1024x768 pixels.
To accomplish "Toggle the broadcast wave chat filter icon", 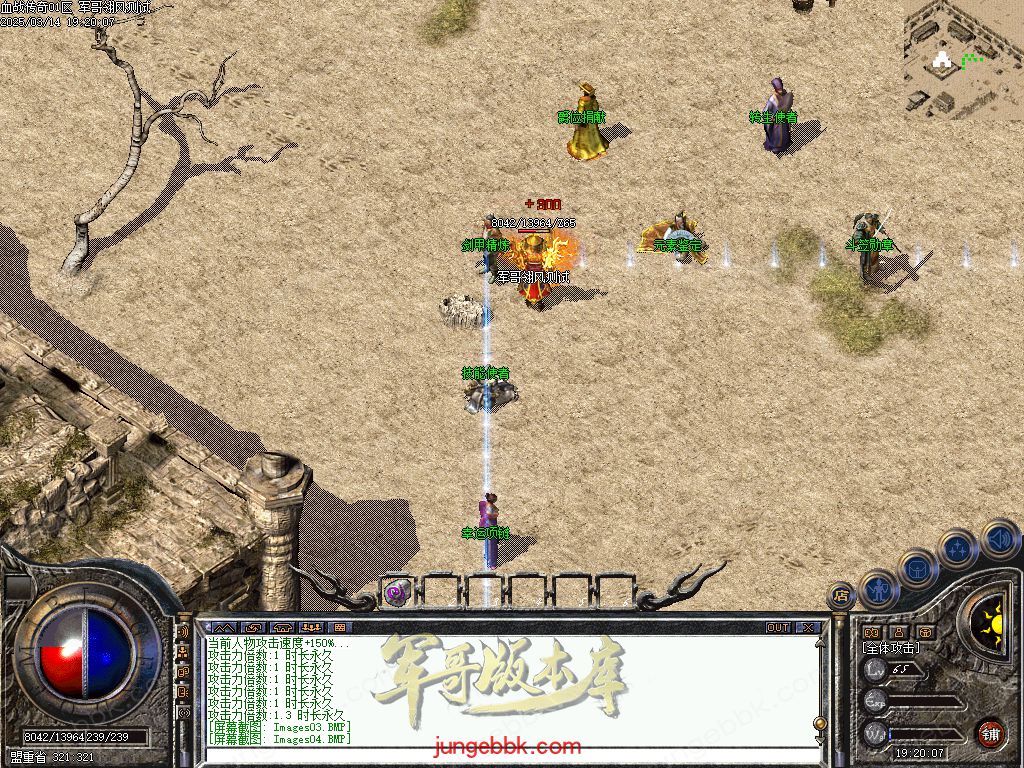I will coord(183,632).
